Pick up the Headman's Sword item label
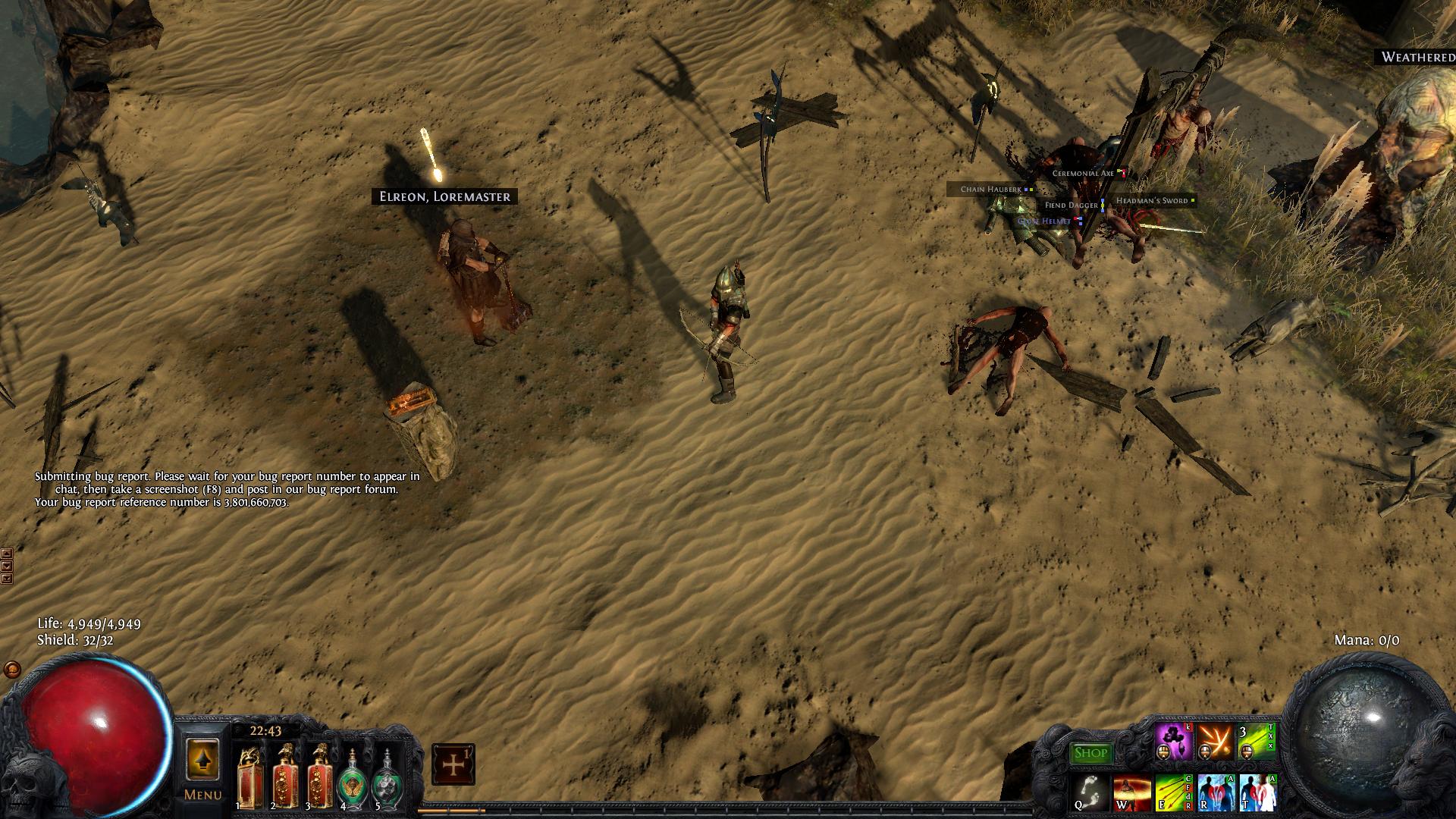The height and width of the screenshot is (819, 1456). (x=1151, y=201)
